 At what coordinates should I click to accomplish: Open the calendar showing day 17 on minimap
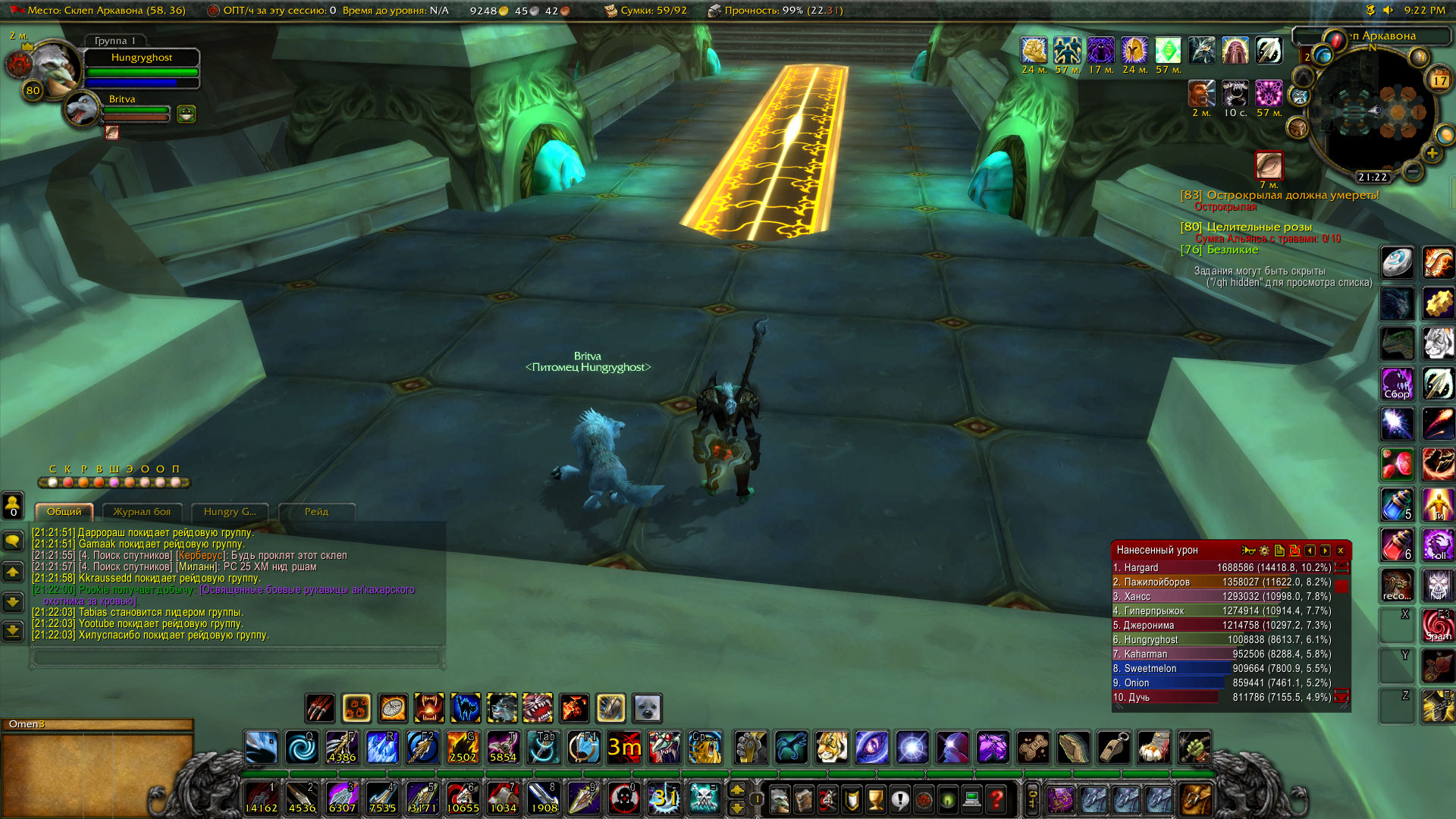[1439, 80]
